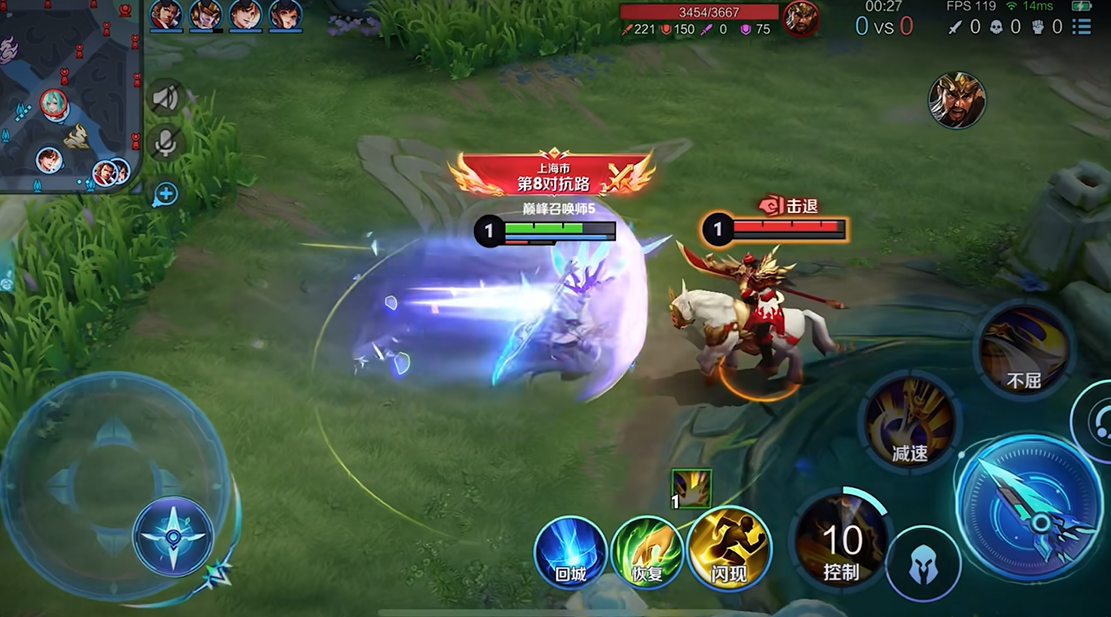Select the enemy hero portrait target

click(x=957, y=100)
